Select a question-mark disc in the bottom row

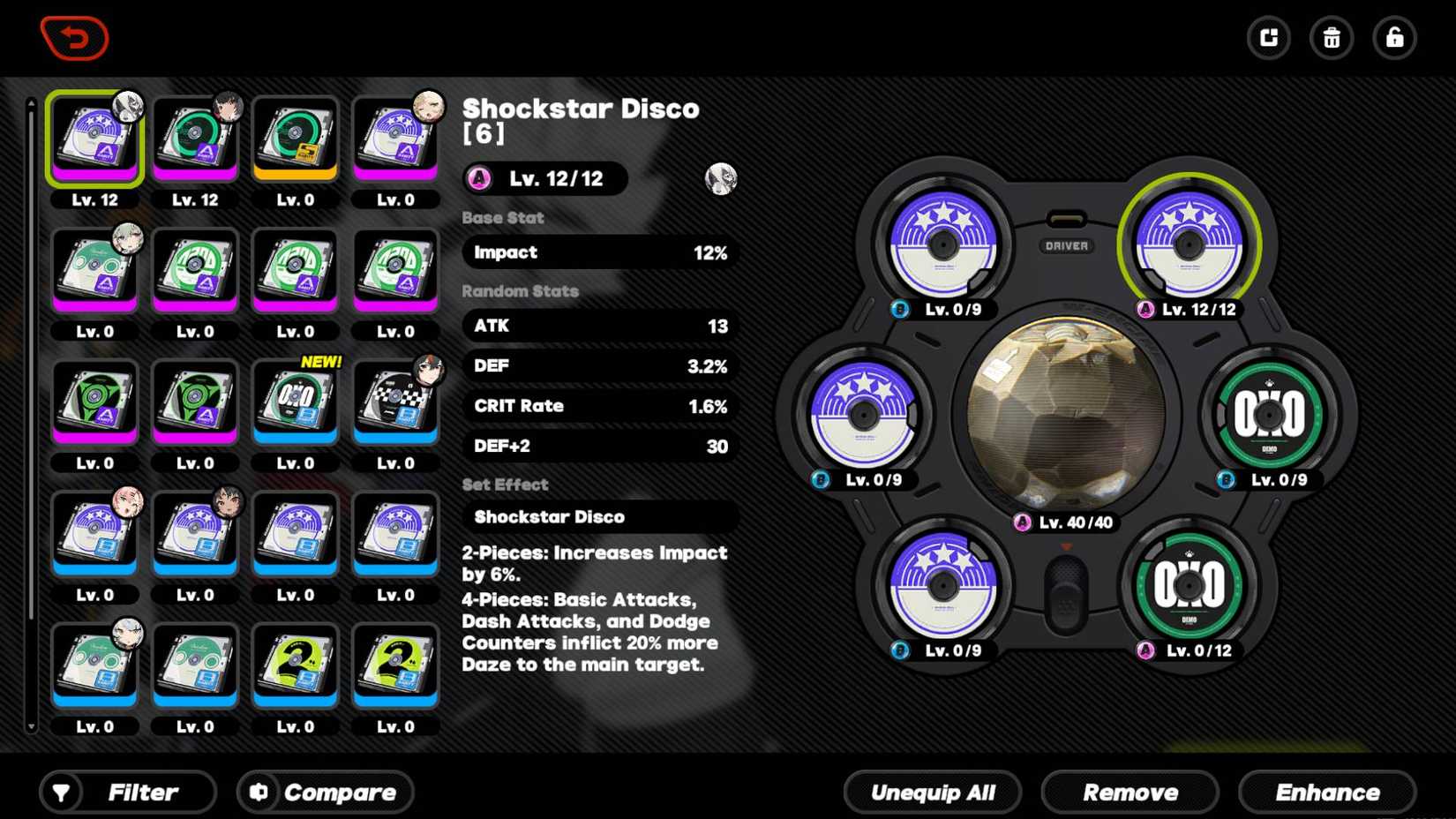pyautogui.click(x=295, y=665)
